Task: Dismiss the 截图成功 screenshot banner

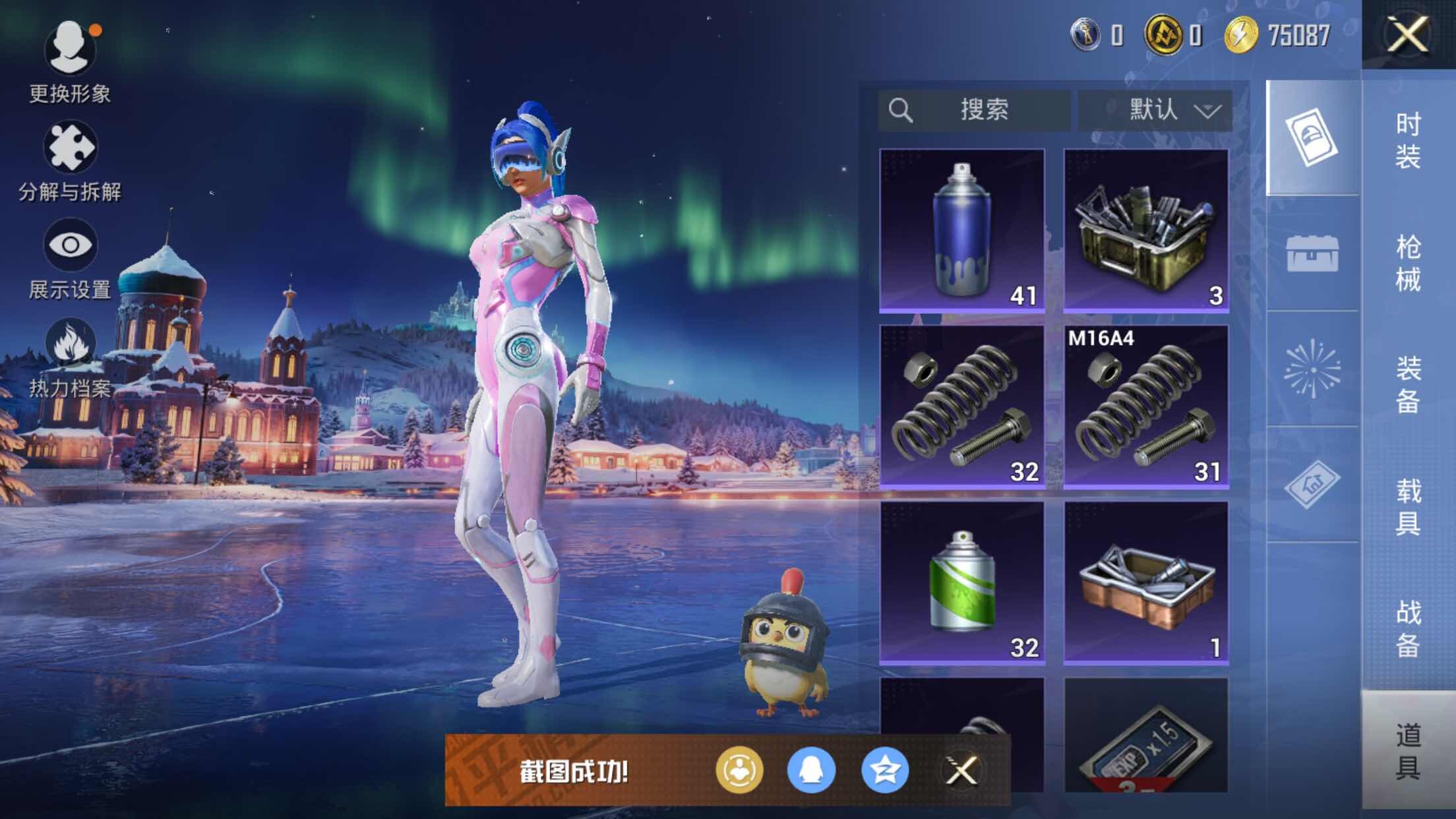Action: [961, 770]
